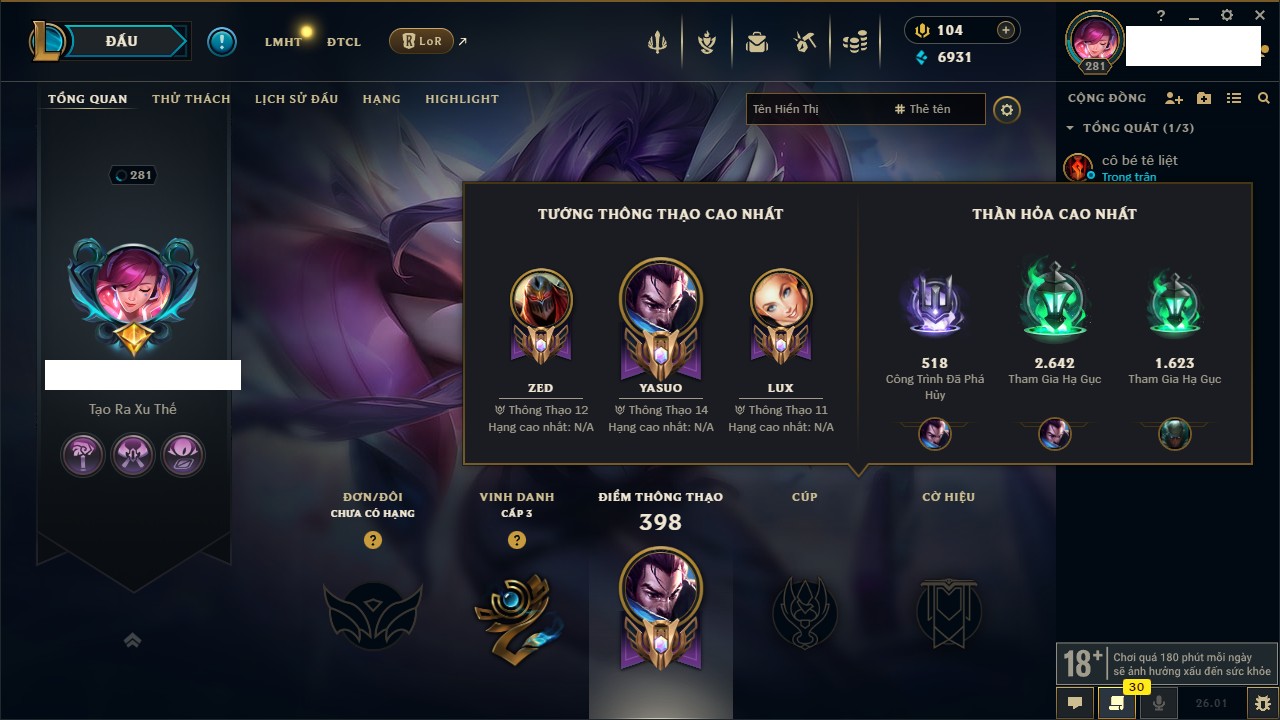The width and height of the screenshot is (1280, 720).
Task: Start a match with the ĐẤU button
Action: tap(122, 41)
